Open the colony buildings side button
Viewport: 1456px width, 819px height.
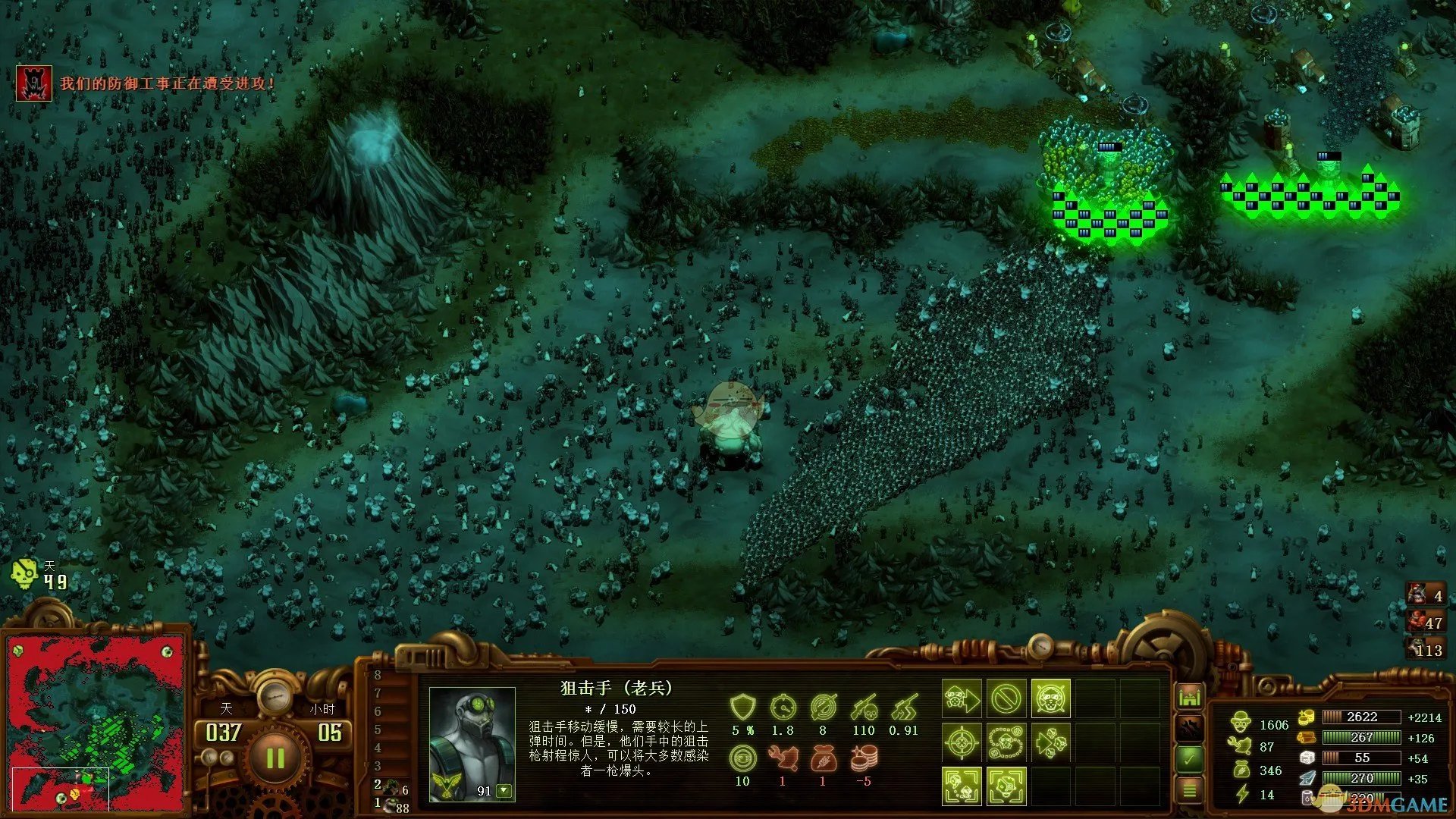[1189, 695]
